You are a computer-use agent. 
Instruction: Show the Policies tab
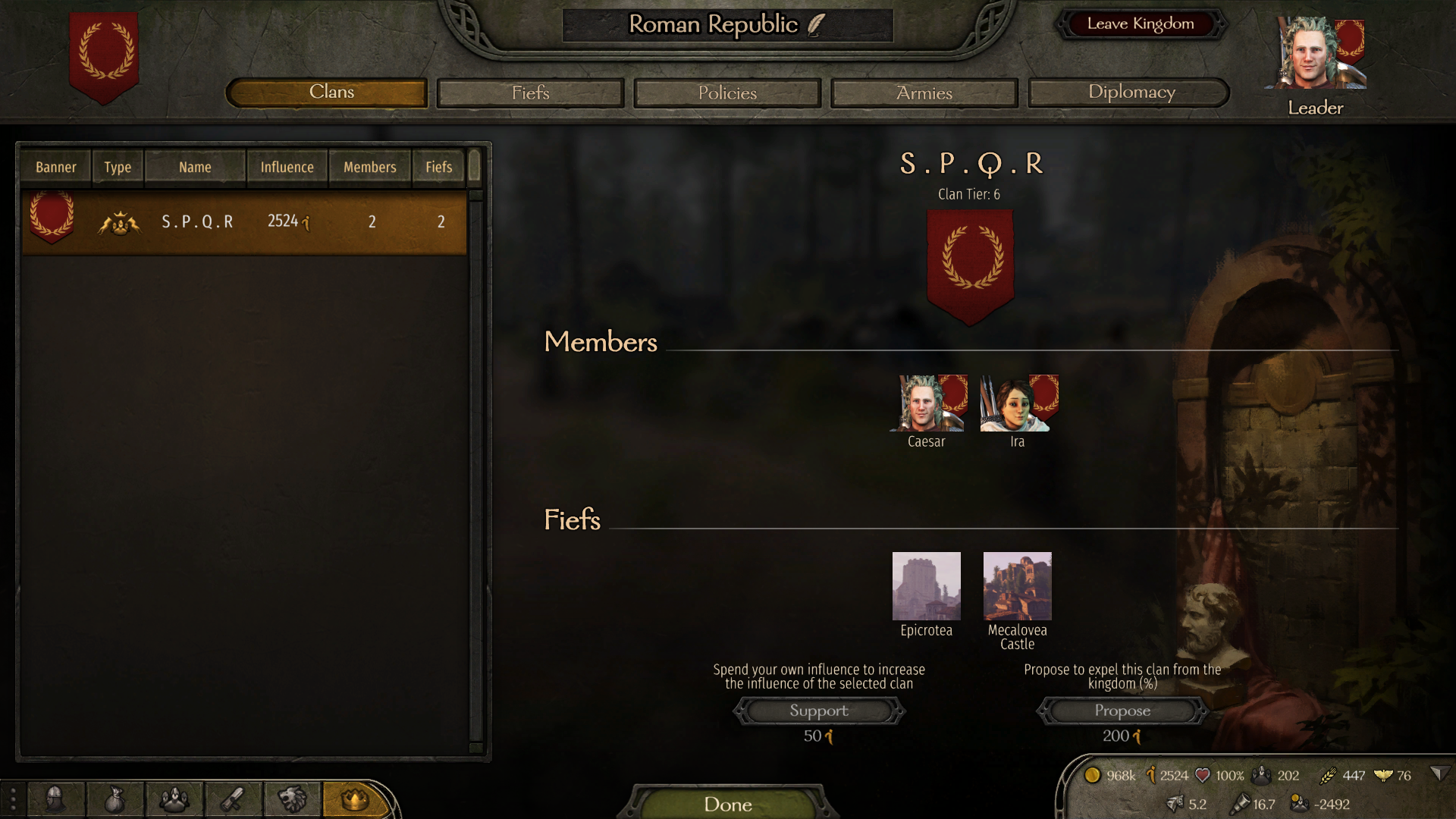(727, 93)
